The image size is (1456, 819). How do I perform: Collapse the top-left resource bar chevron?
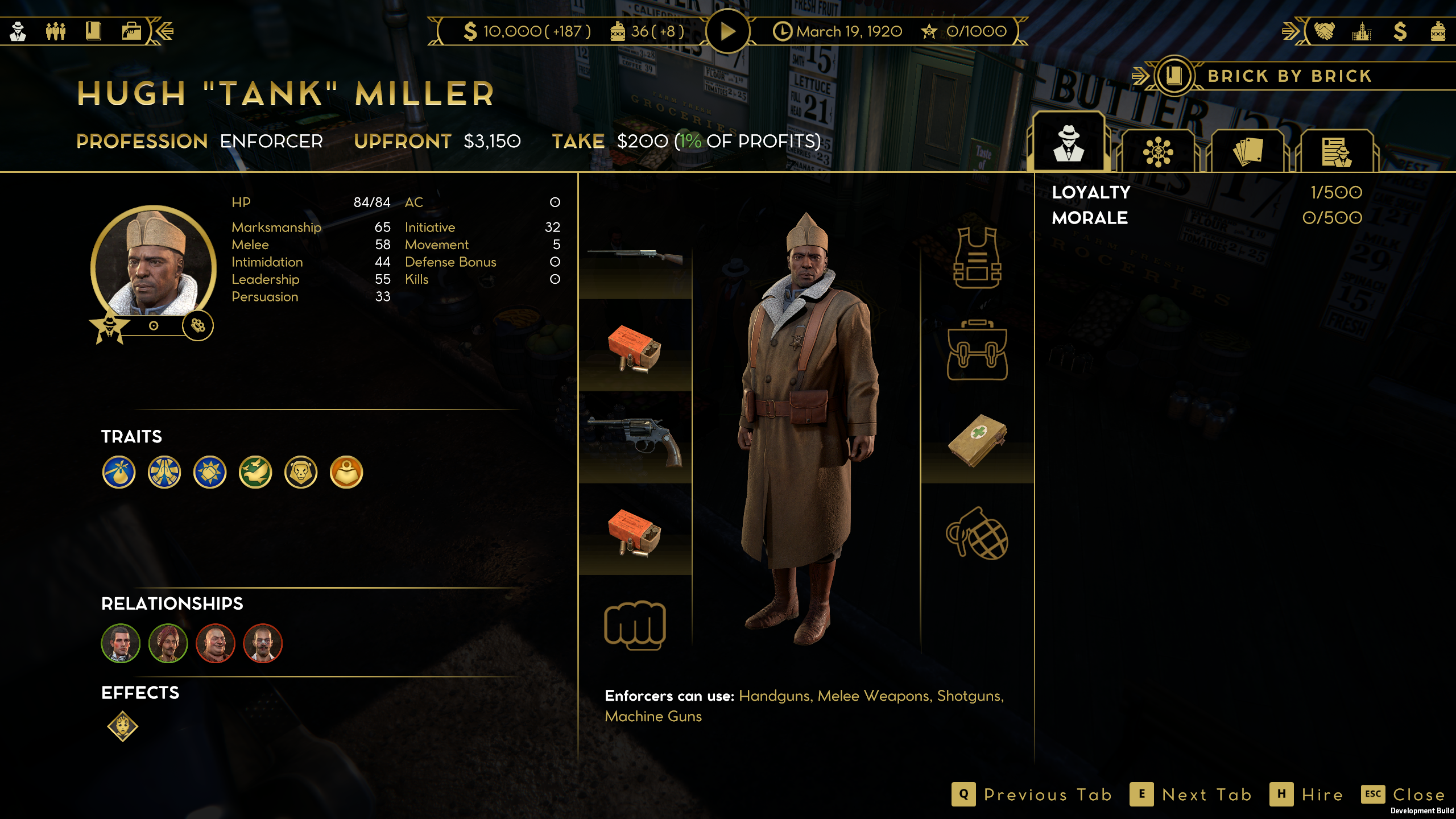click(x=164, y=30)
